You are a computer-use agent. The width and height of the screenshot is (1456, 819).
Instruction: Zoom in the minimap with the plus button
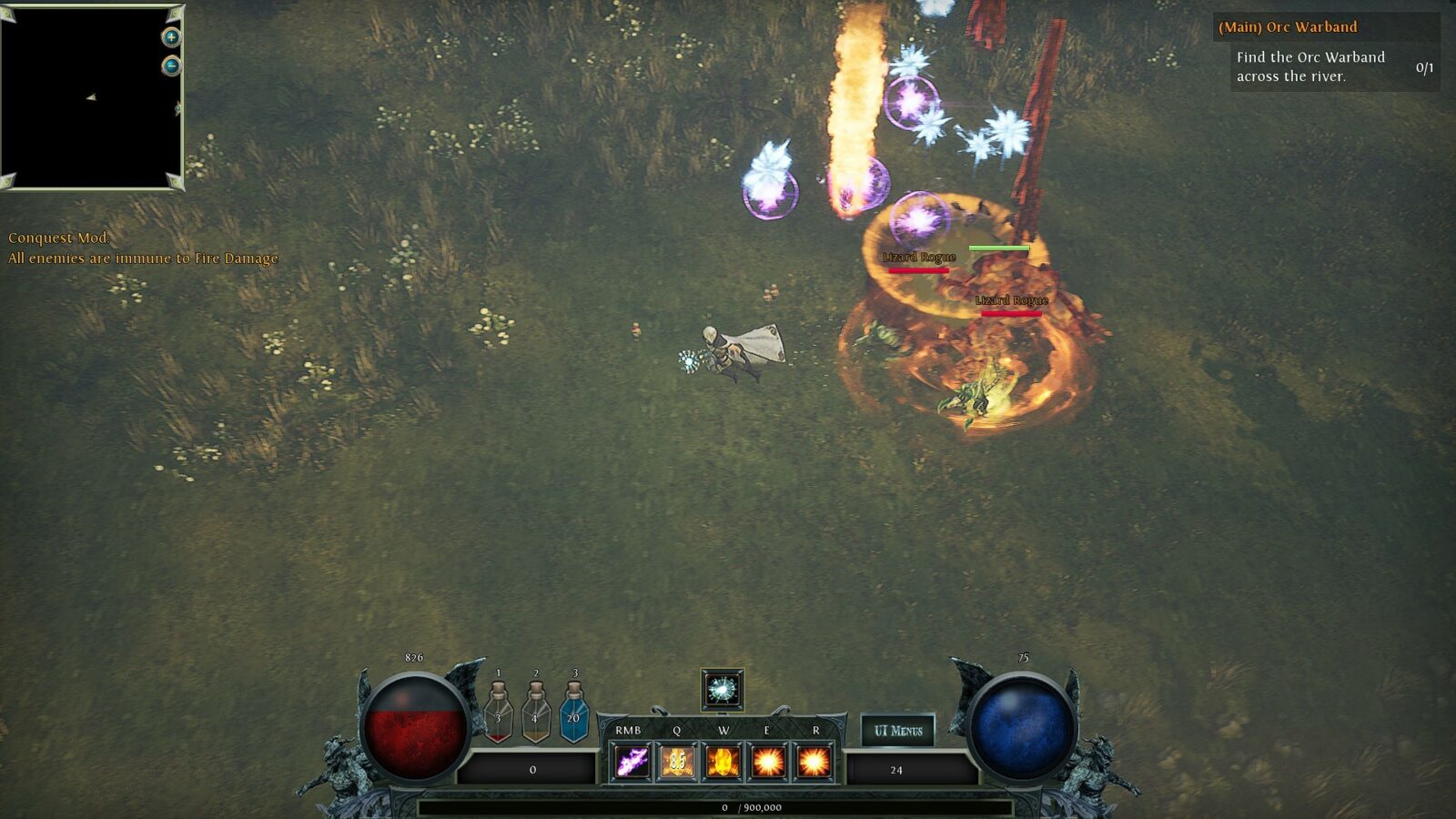tap(171, 37)
